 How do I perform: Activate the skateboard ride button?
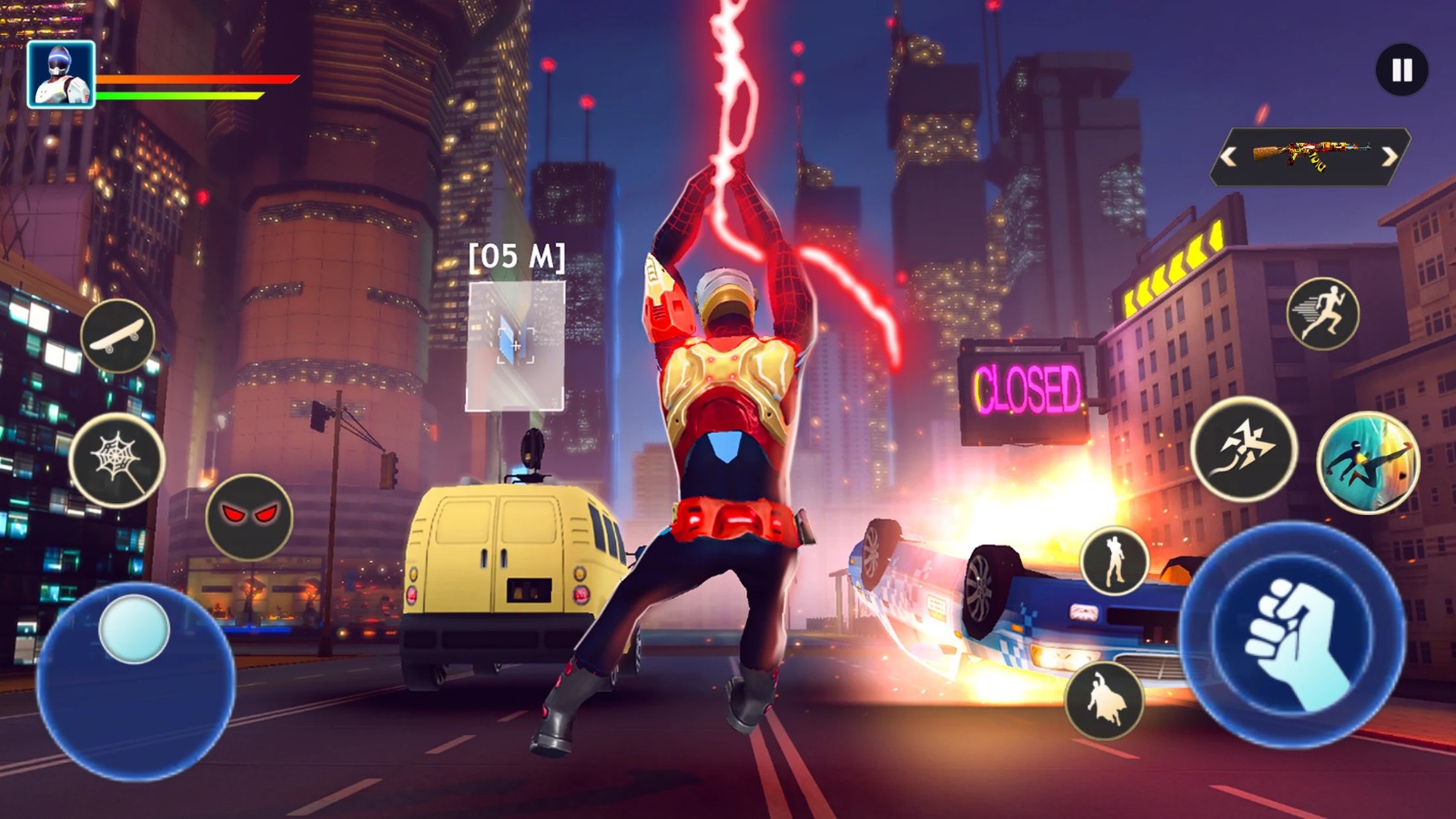(117, 336)
